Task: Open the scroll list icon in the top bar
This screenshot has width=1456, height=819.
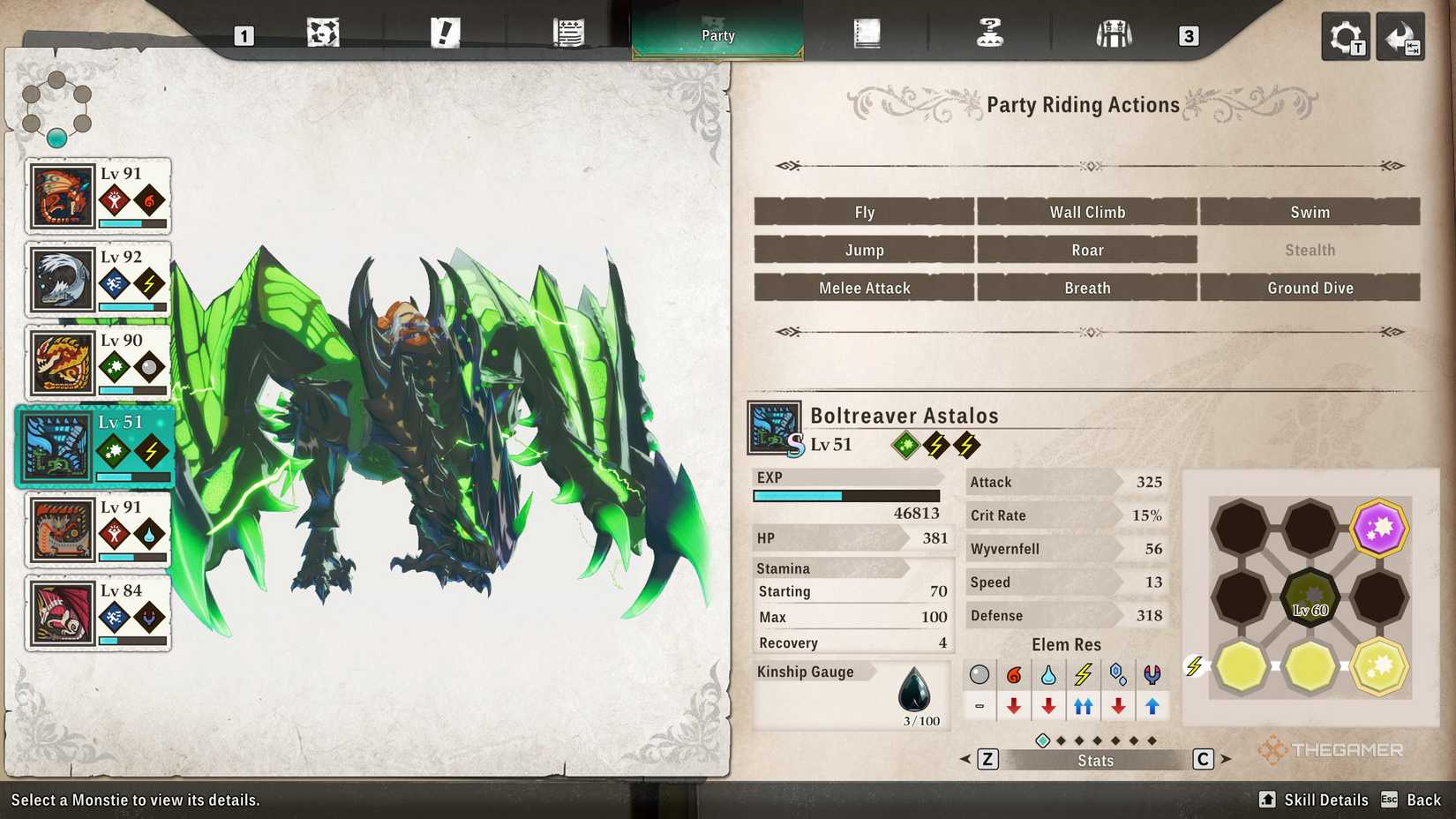Action: pyautogui.click(x=567, y=34)
